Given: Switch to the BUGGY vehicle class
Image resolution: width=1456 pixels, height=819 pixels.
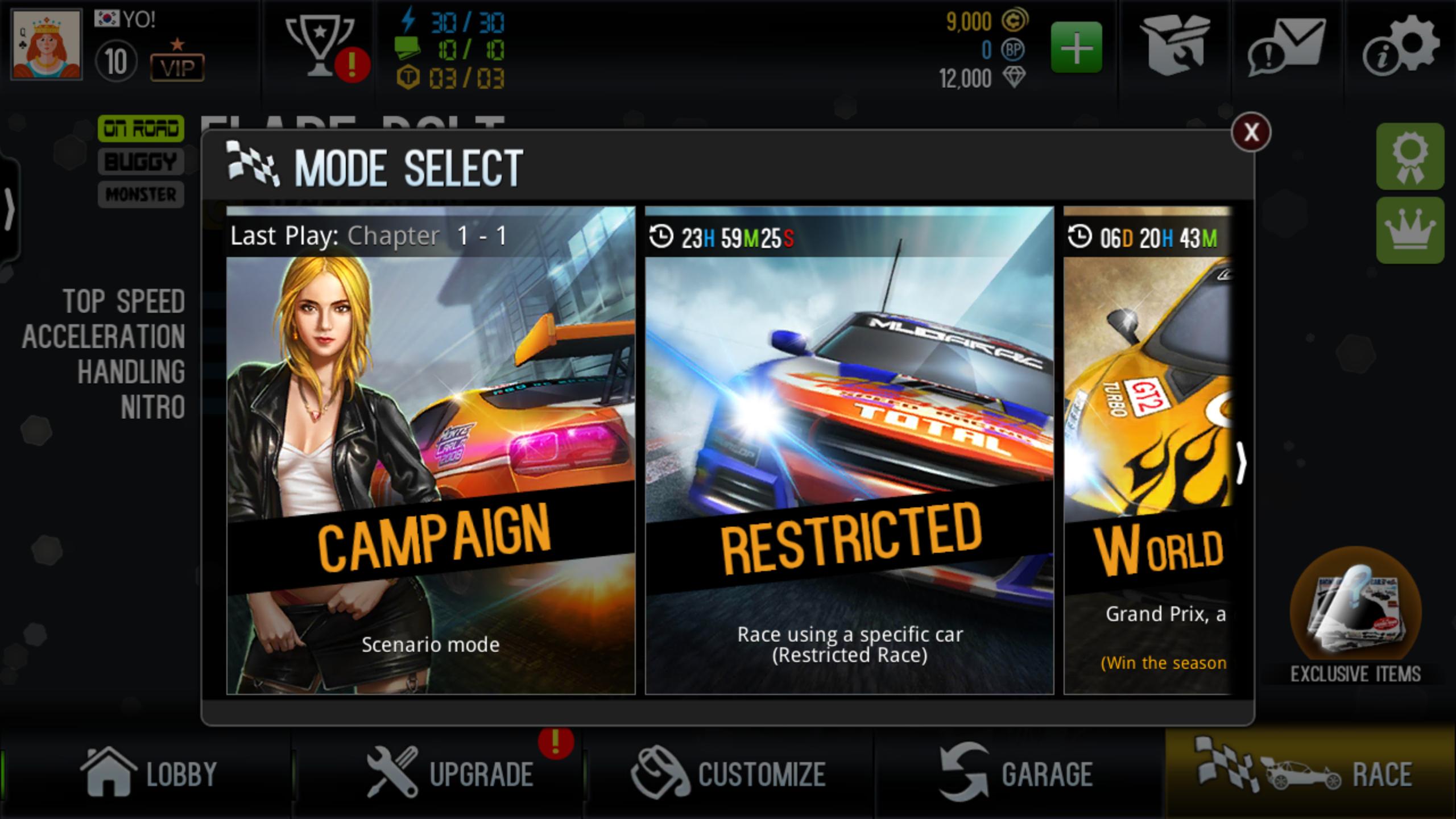Looking at the screenshot, I should point(140,162).
